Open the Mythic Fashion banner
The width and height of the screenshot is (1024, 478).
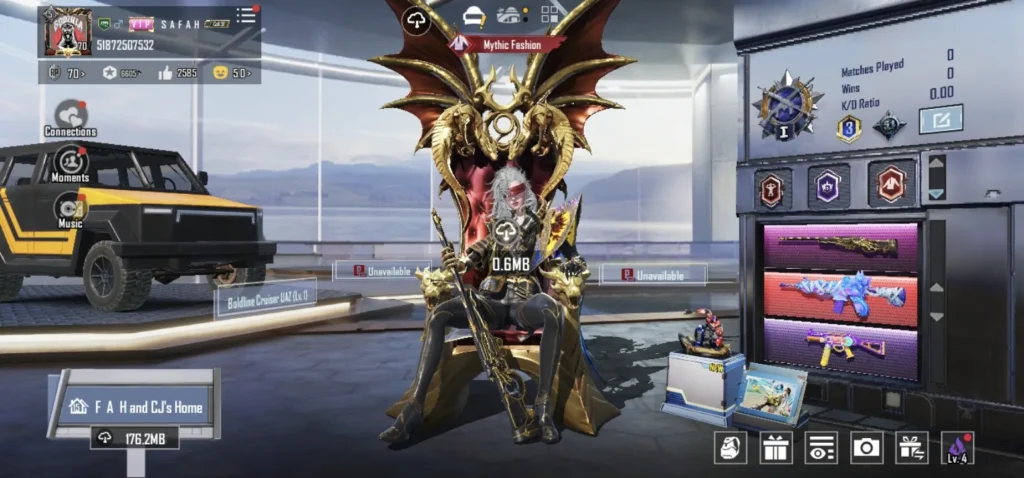(x=508, y=44)
